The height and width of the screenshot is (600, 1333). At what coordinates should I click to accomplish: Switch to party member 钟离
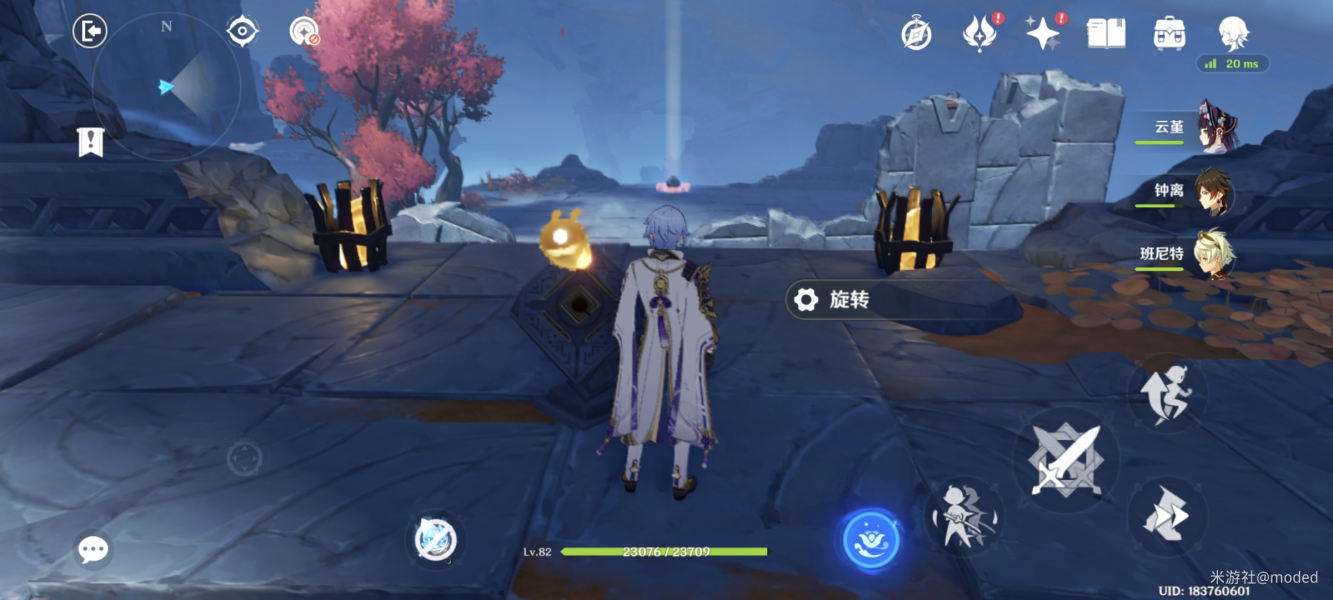point(1214,193)
